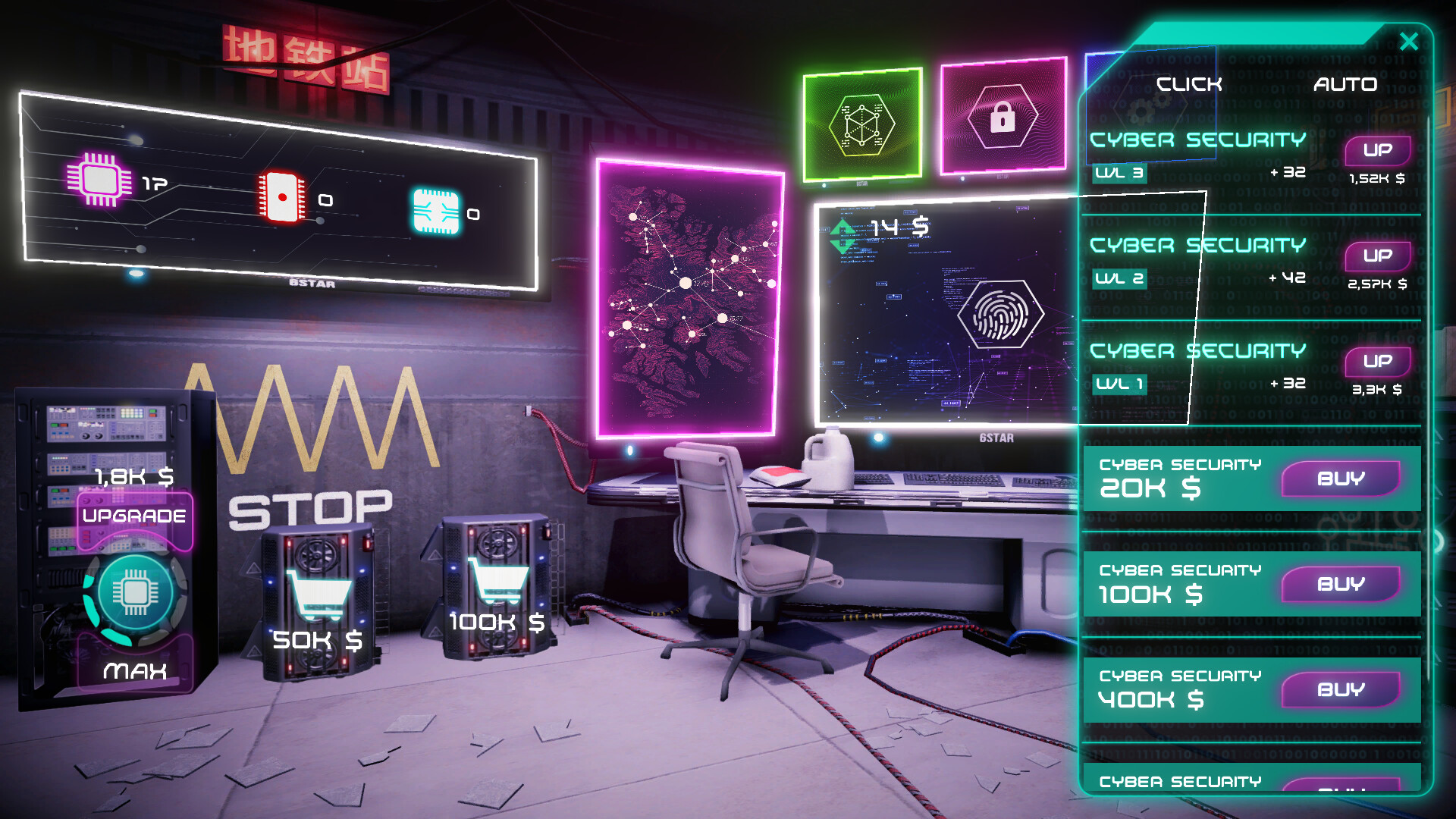Image resolution: width=1456 pixels, height=819 pixels.
Task: Switch to the AUTO tab
Action: tap(1345, 84)
